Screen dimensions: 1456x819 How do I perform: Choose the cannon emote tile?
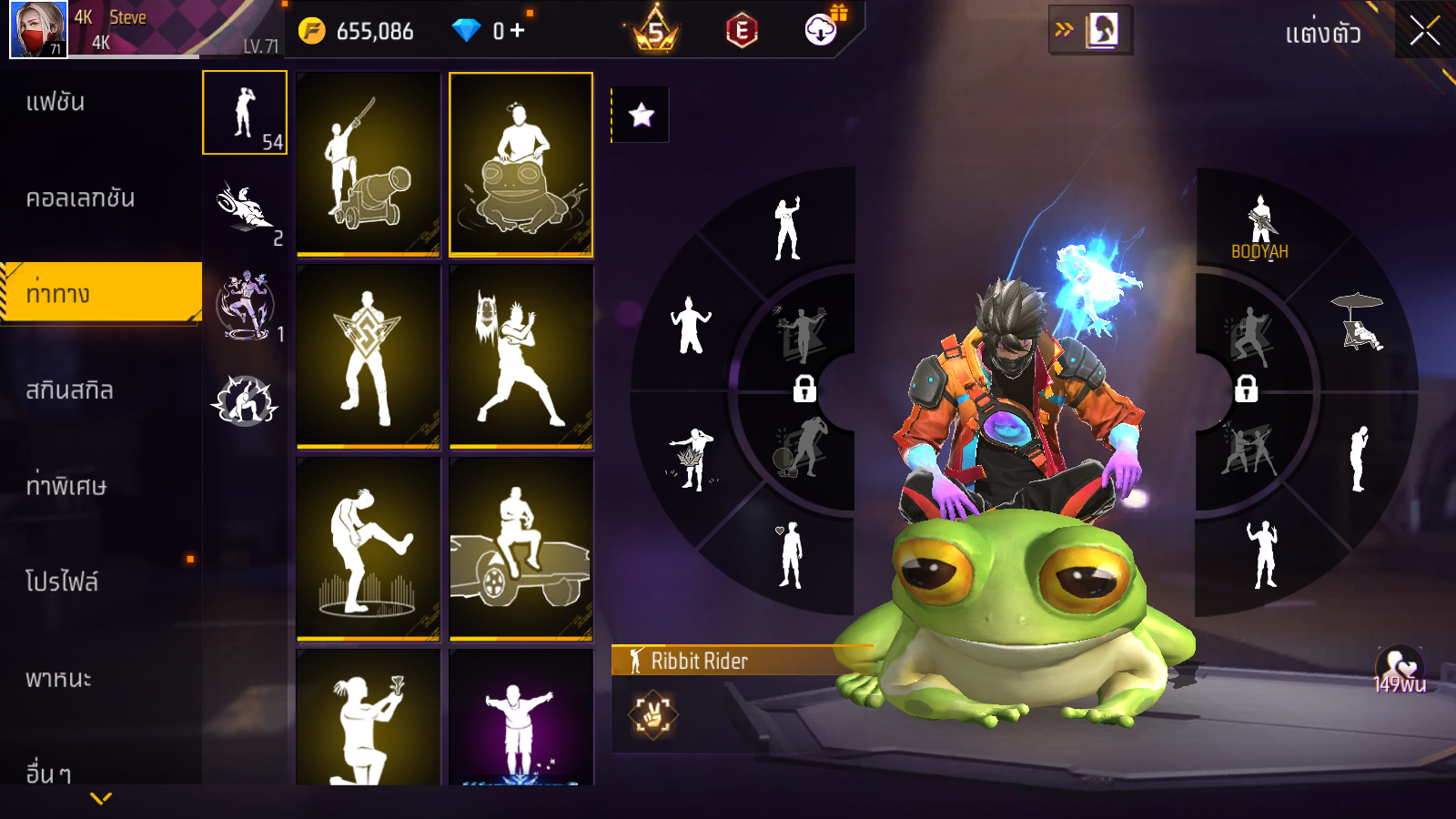tap(369, 164)
